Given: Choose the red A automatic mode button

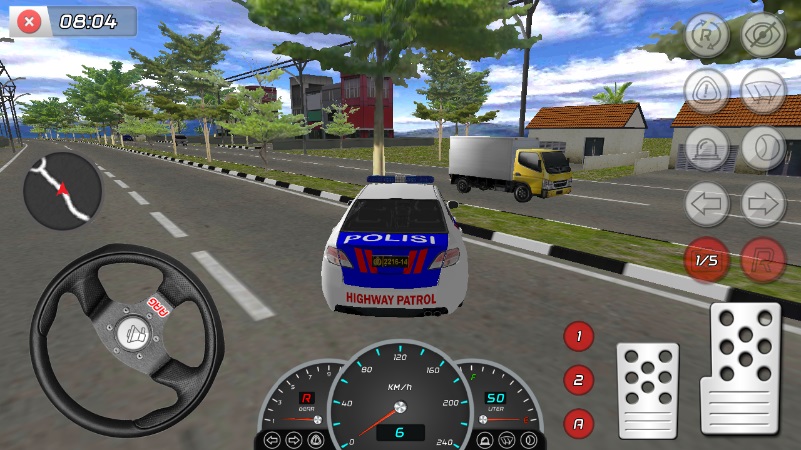Looking at the screenshot, I should pos(578,423).
